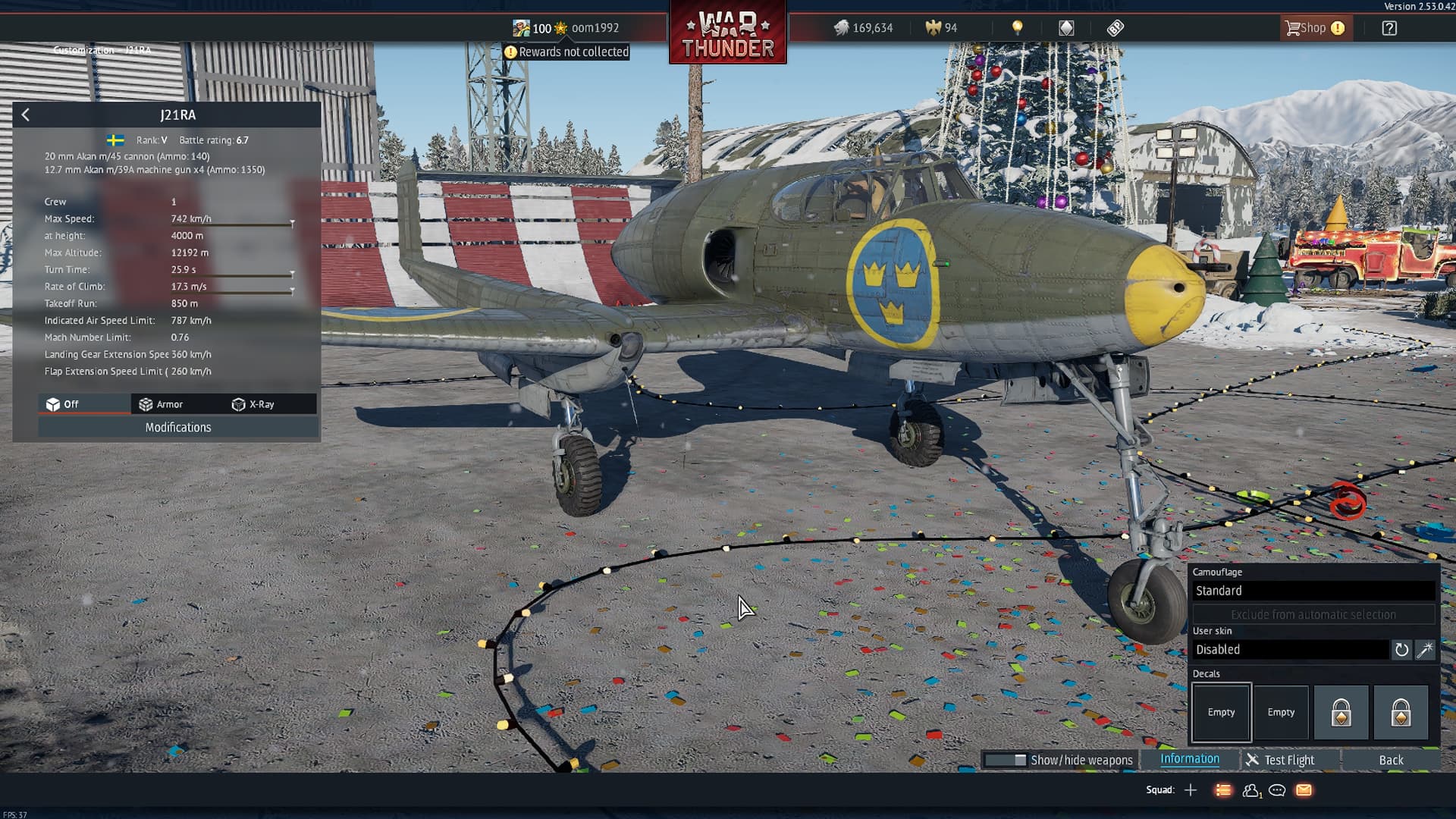Refresh the user skin list
Screen dimensions: 1456x819
[x=1401, y=650]
